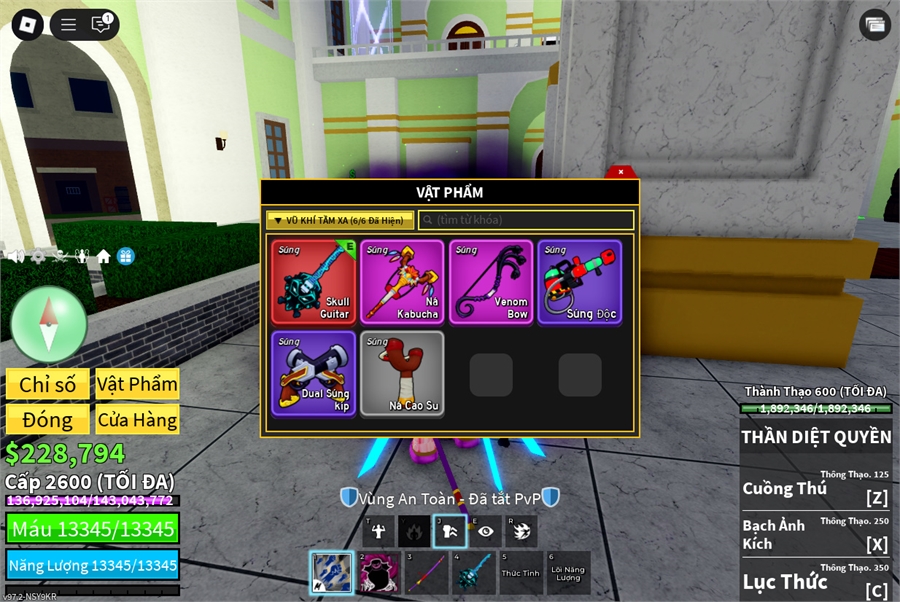Click the Vật Phẩm button
Screen dimensions: 900x602
pos(137,385)
